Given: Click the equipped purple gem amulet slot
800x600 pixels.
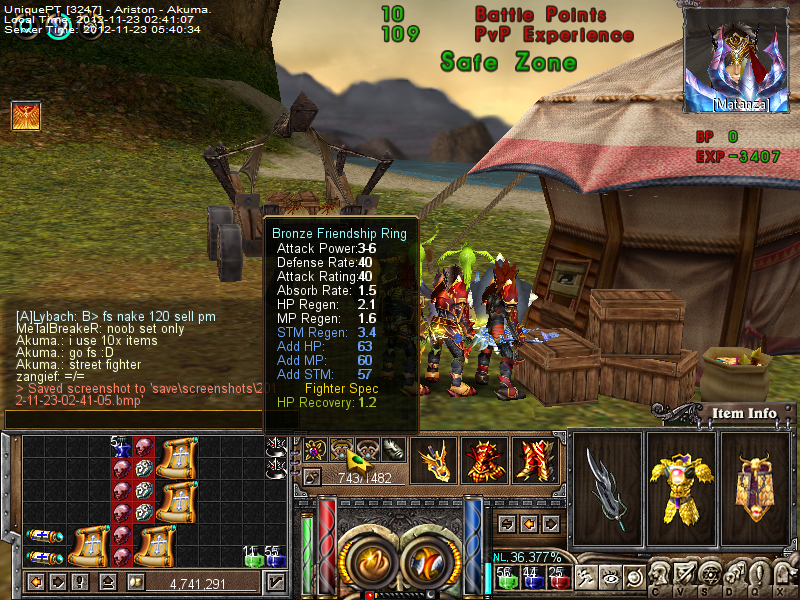Looking at the screenshot, I should tap(316, 450).
